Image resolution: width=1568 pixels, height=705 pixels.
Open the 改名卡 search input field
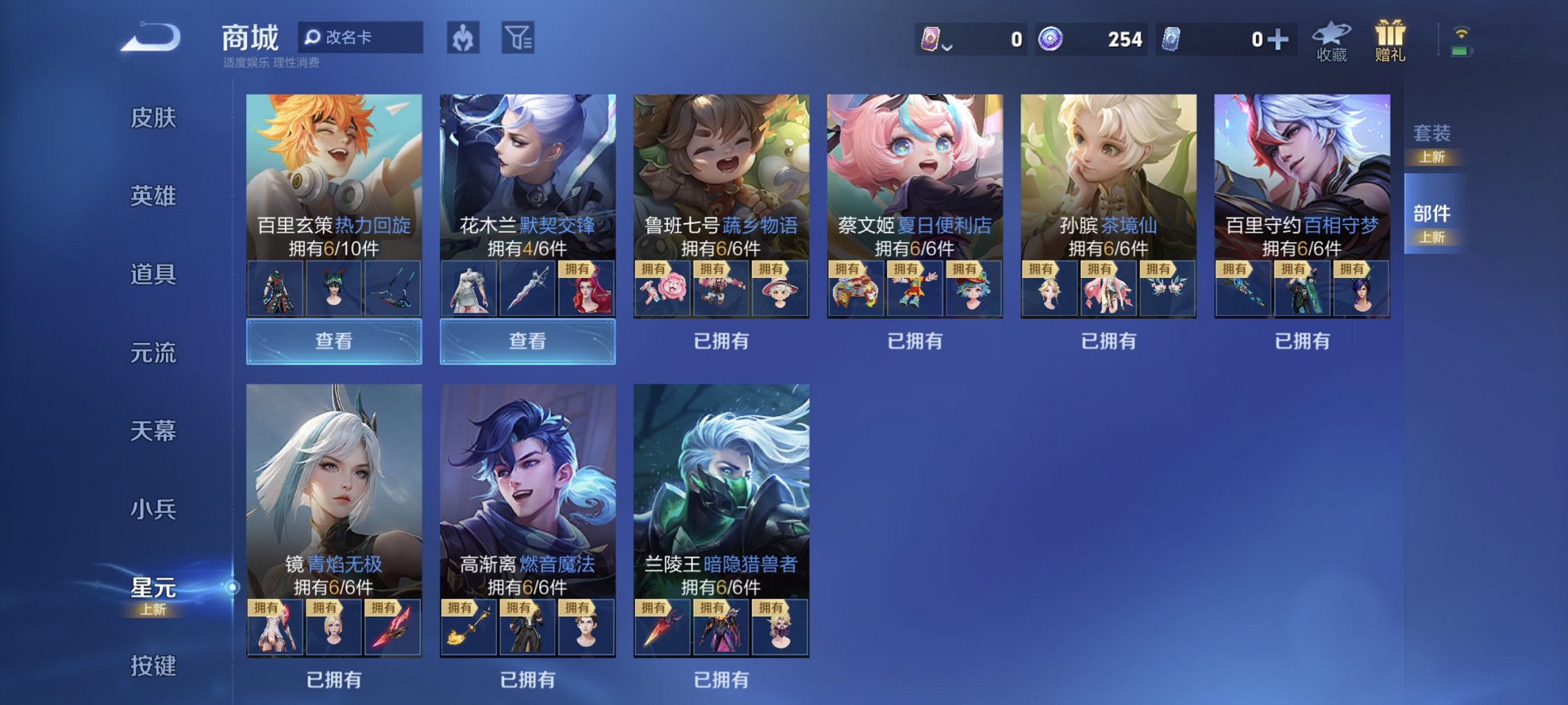coord(361,37)
